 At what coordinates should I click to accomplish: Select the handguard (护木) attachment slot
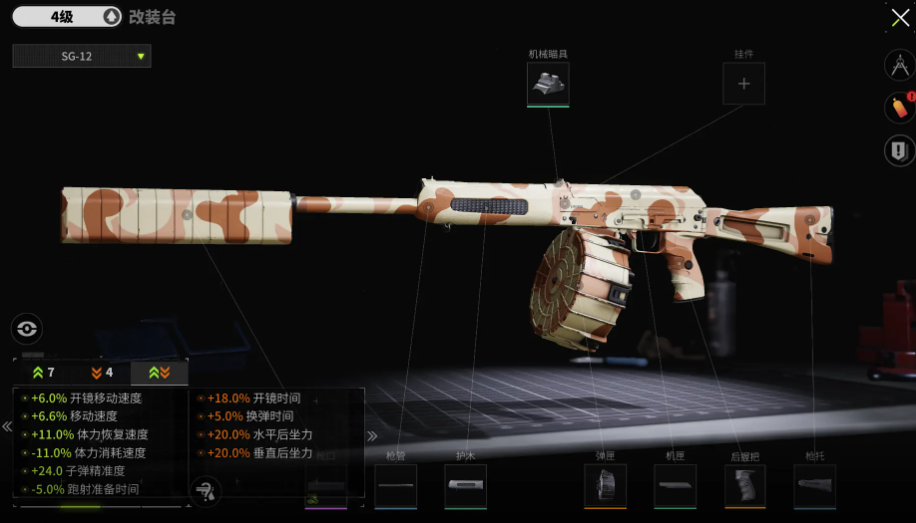tap(465, 486)
